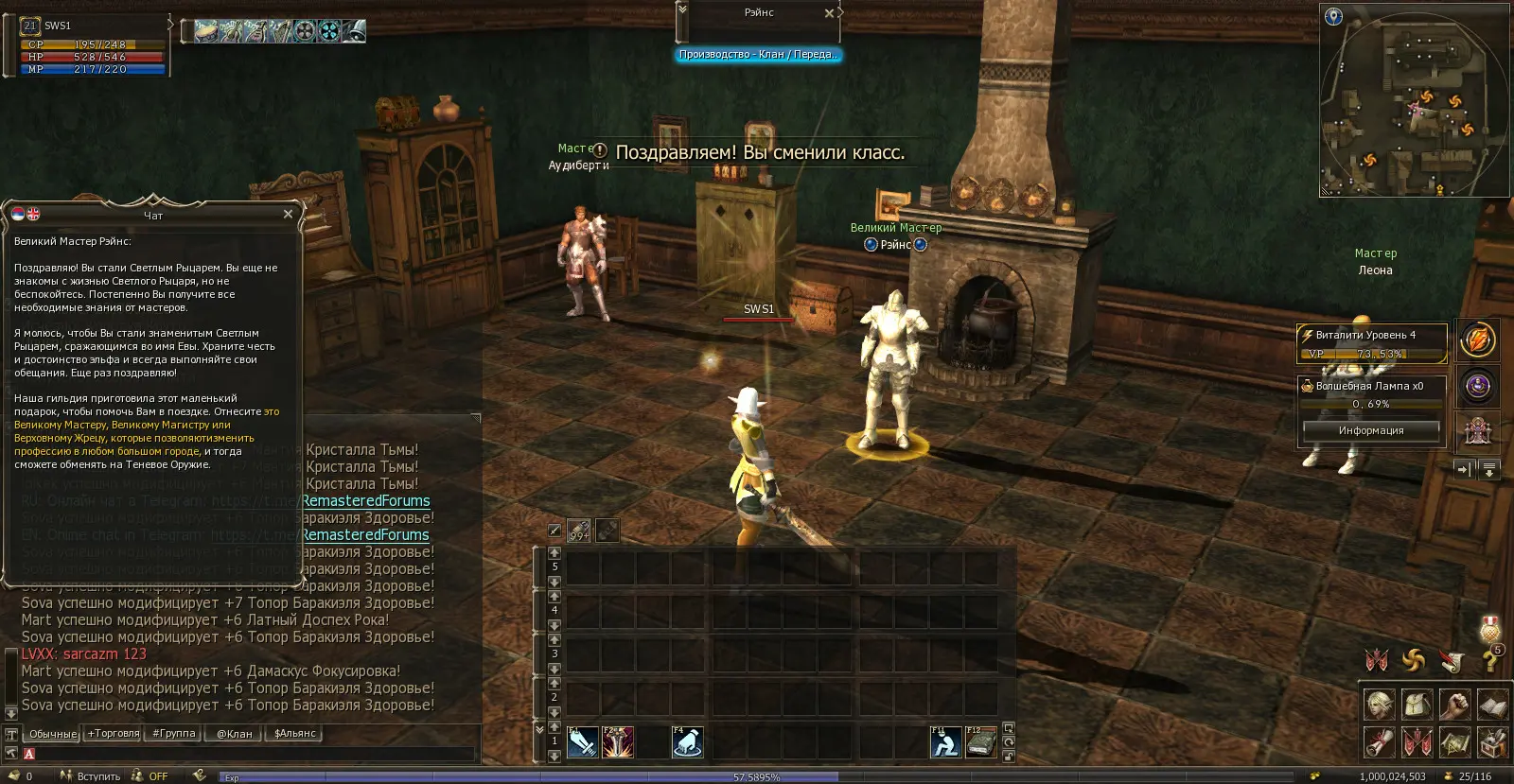Open the #Группа chat tab
The image size is (1514, 784).
tap(174, 733)
